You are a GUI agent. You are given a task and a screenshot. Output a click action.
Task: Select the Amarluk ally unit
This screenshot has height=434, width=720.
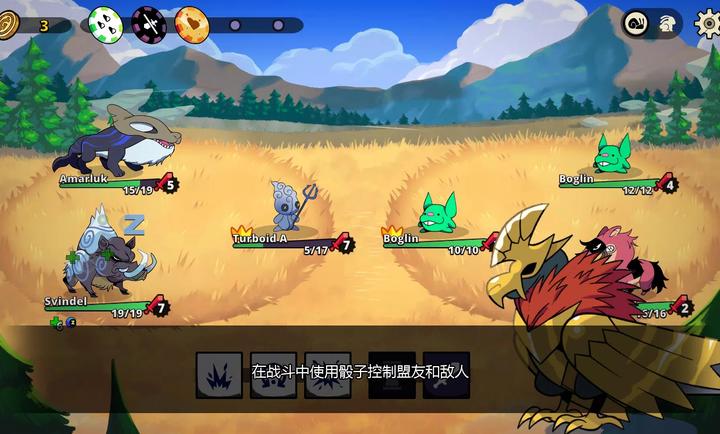coord(120,143)
